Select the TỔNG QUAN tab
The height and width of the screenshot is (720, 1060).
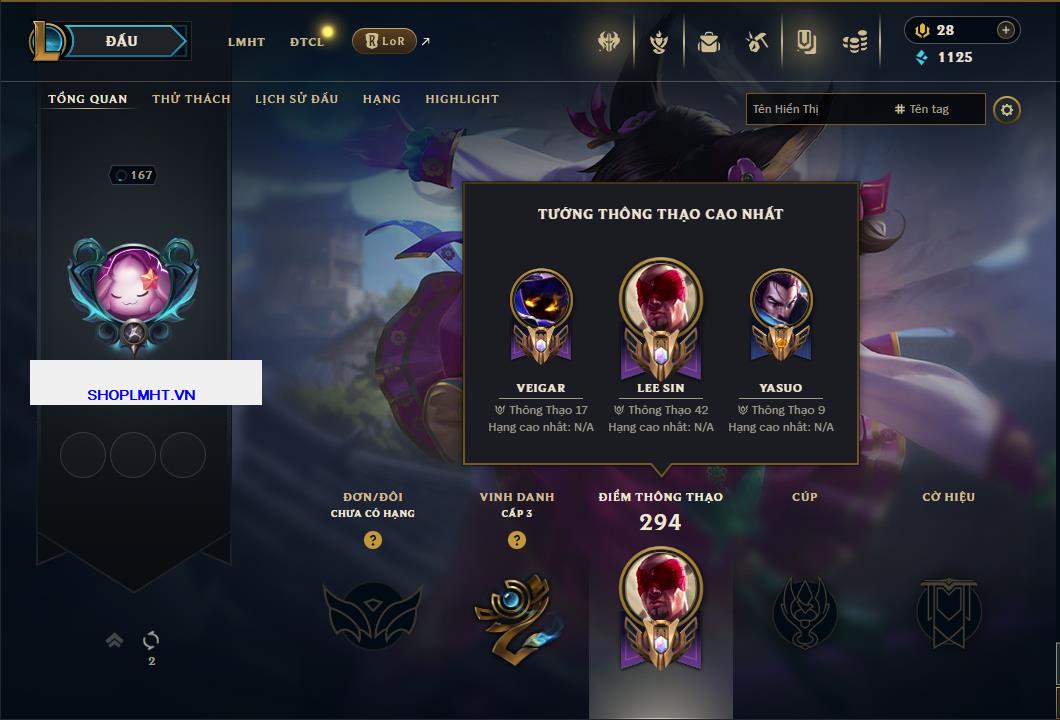pyautogui.click(x=88, y=99)
